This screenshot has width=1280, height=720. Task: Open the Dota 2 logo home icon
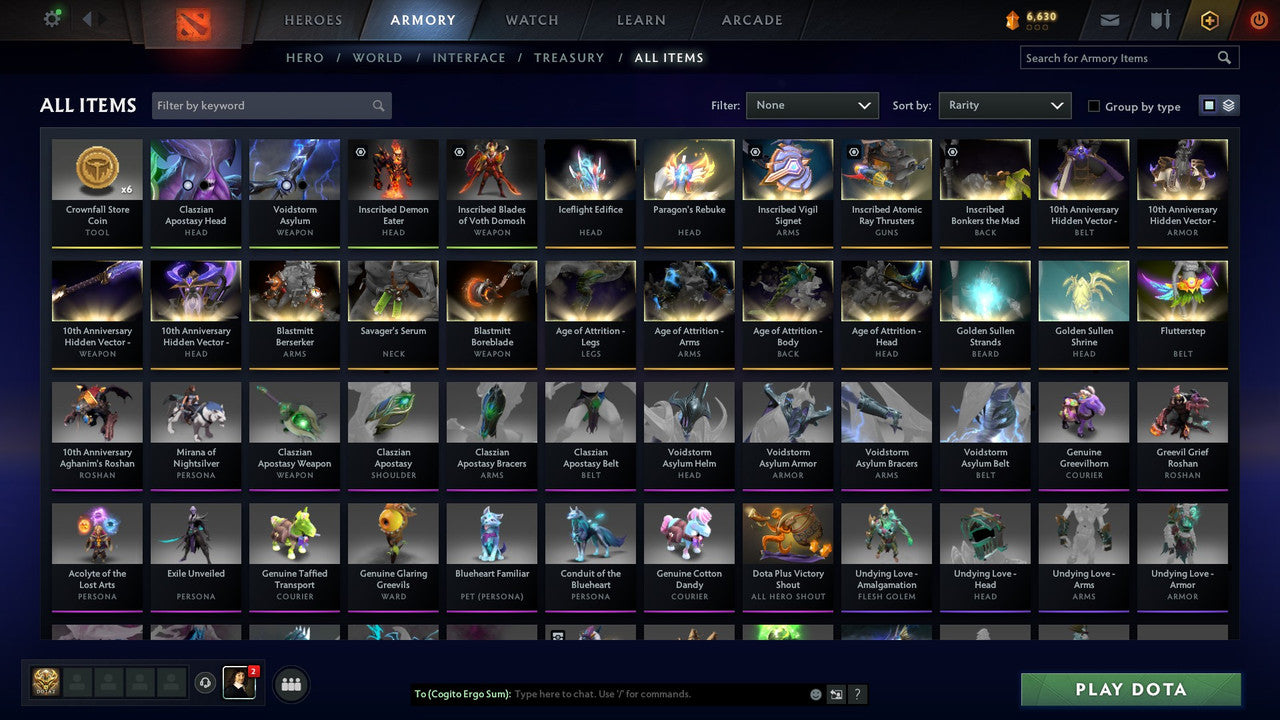(193, 20)
